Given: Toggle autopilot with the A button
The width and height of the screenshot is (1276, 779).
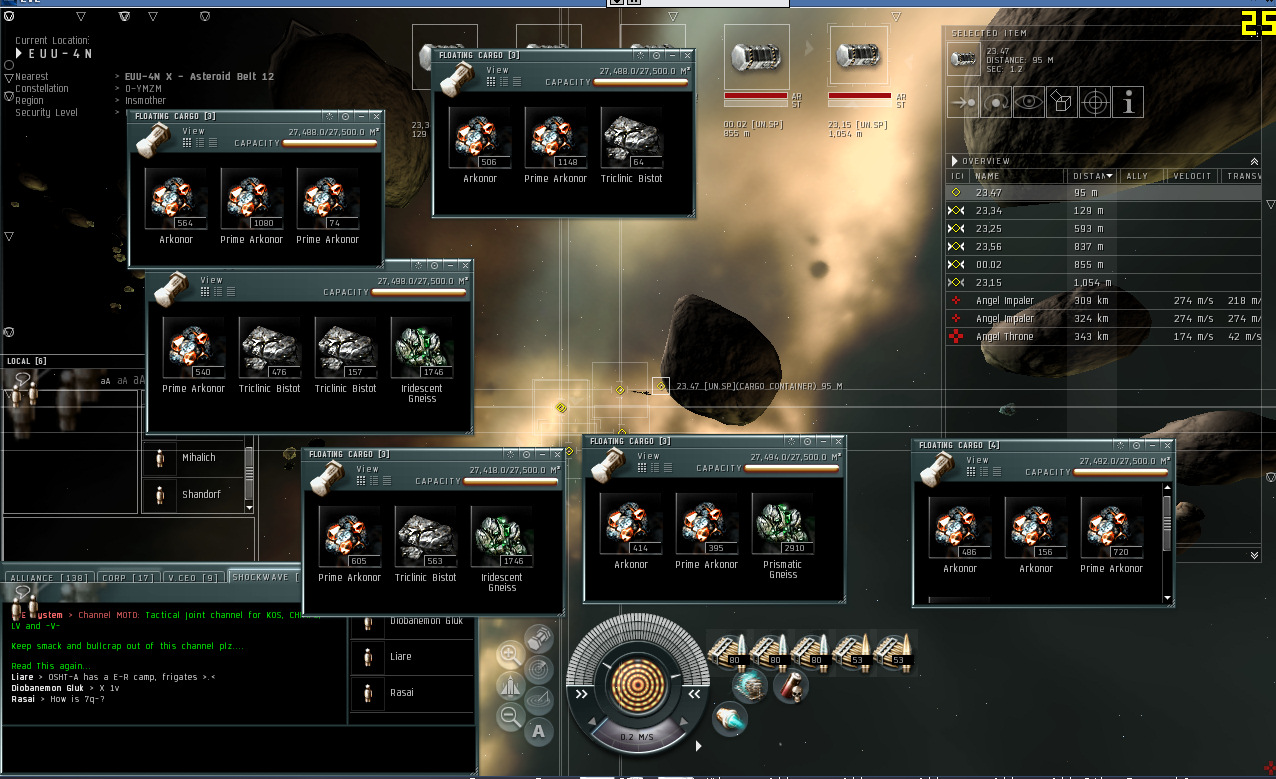Looking at the screenshot, I should pyautogui.click(x=539, y=731).
